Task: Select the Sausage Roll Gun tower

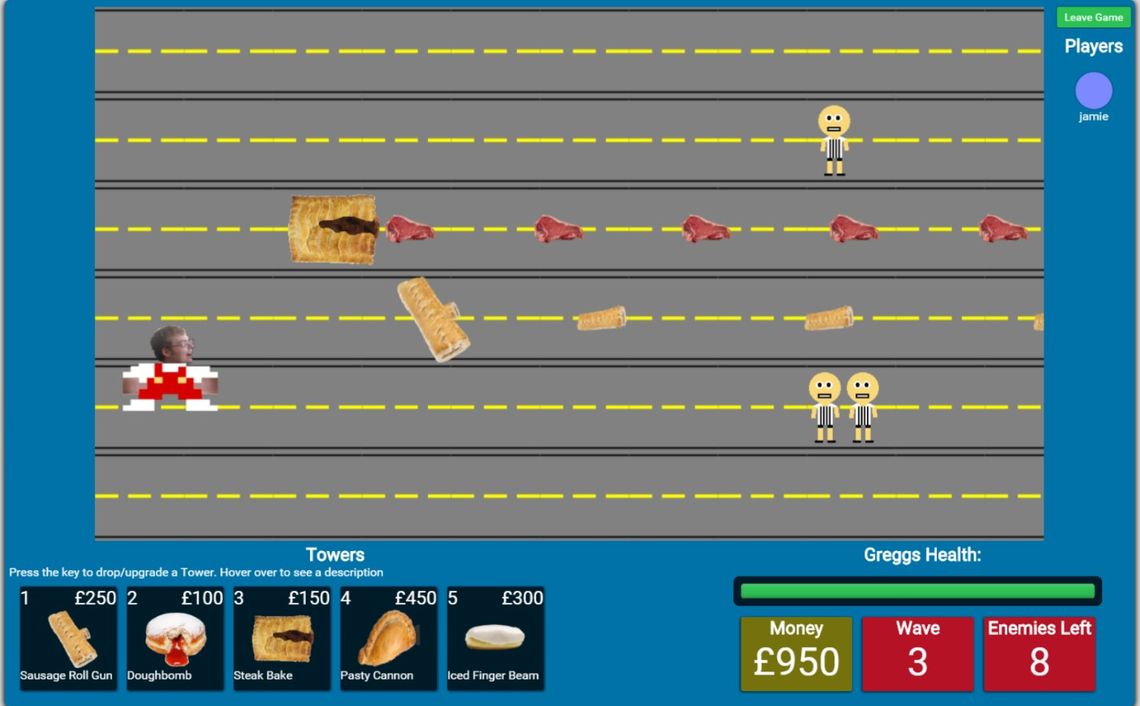Action: point(68,638)
